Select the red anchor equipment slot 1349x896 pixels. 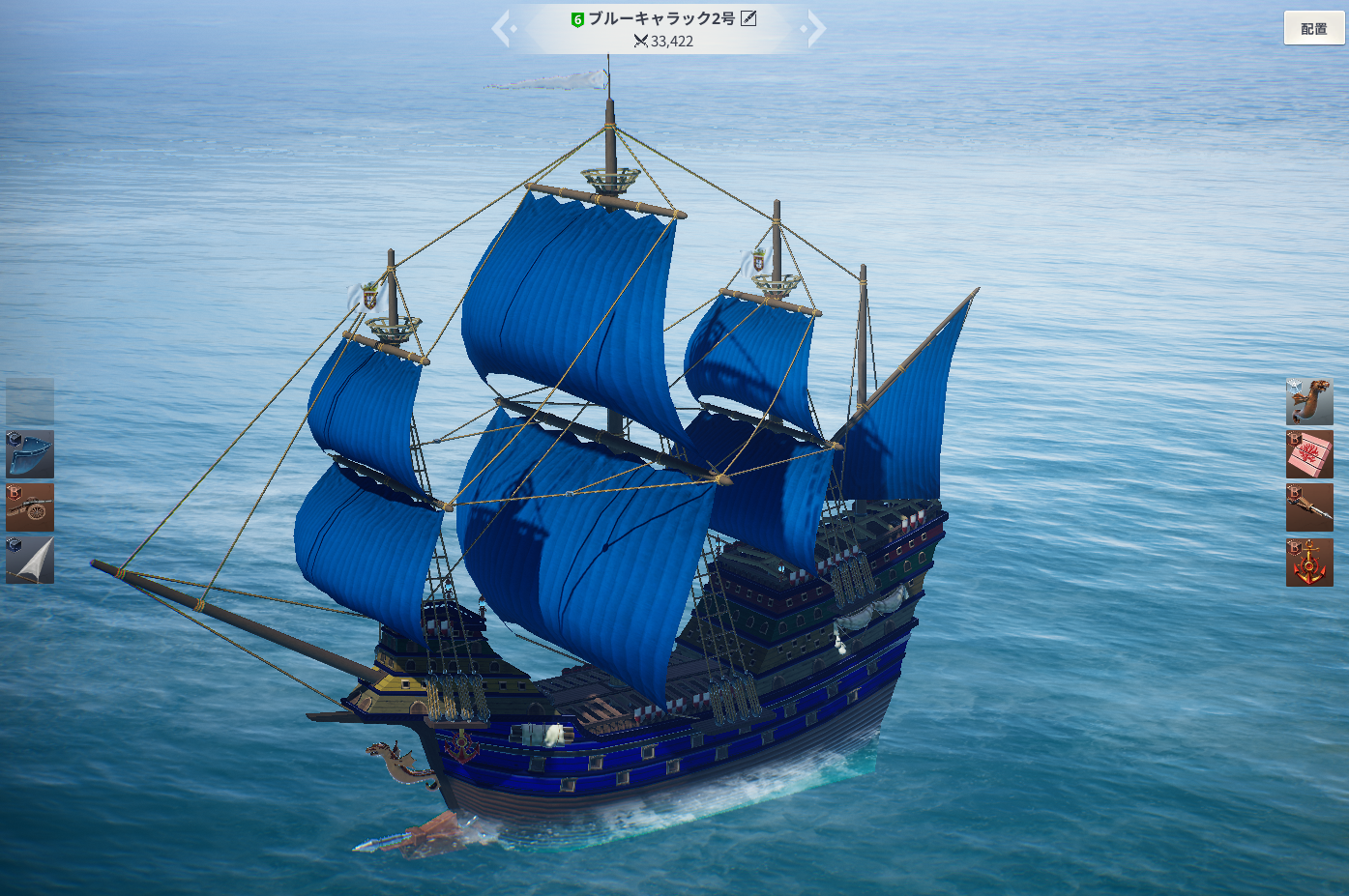pos(1309,563)
